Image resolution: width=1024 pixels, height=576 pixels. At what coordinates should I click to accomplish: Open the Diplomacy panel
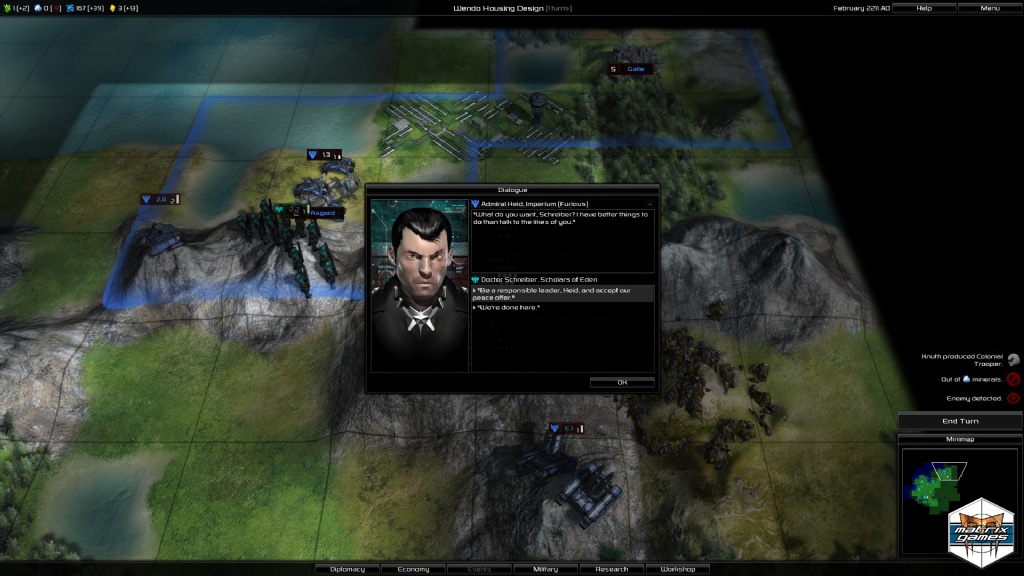point(347,569)
